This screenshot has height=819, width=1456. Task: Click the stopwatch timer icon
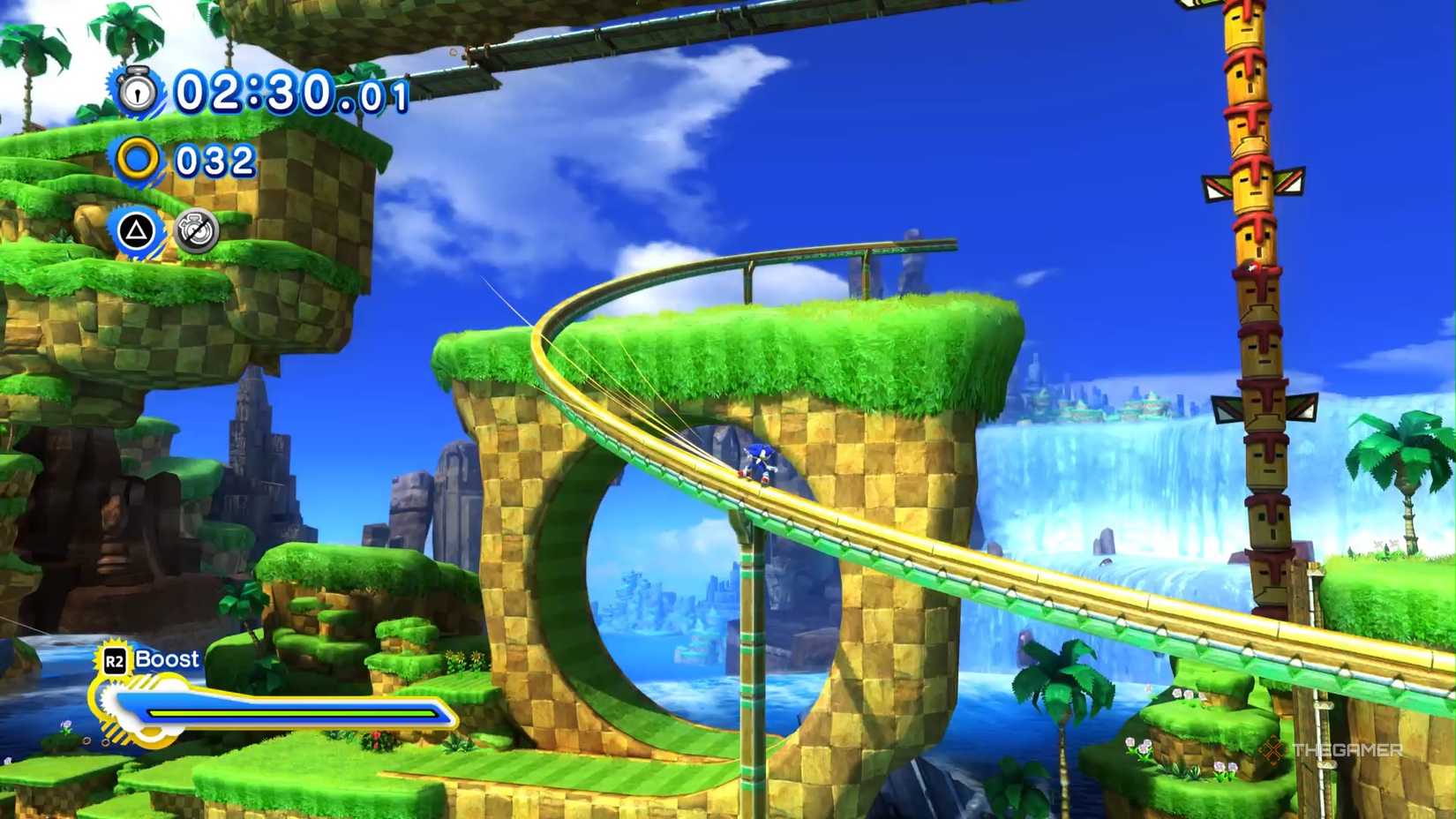136,91
